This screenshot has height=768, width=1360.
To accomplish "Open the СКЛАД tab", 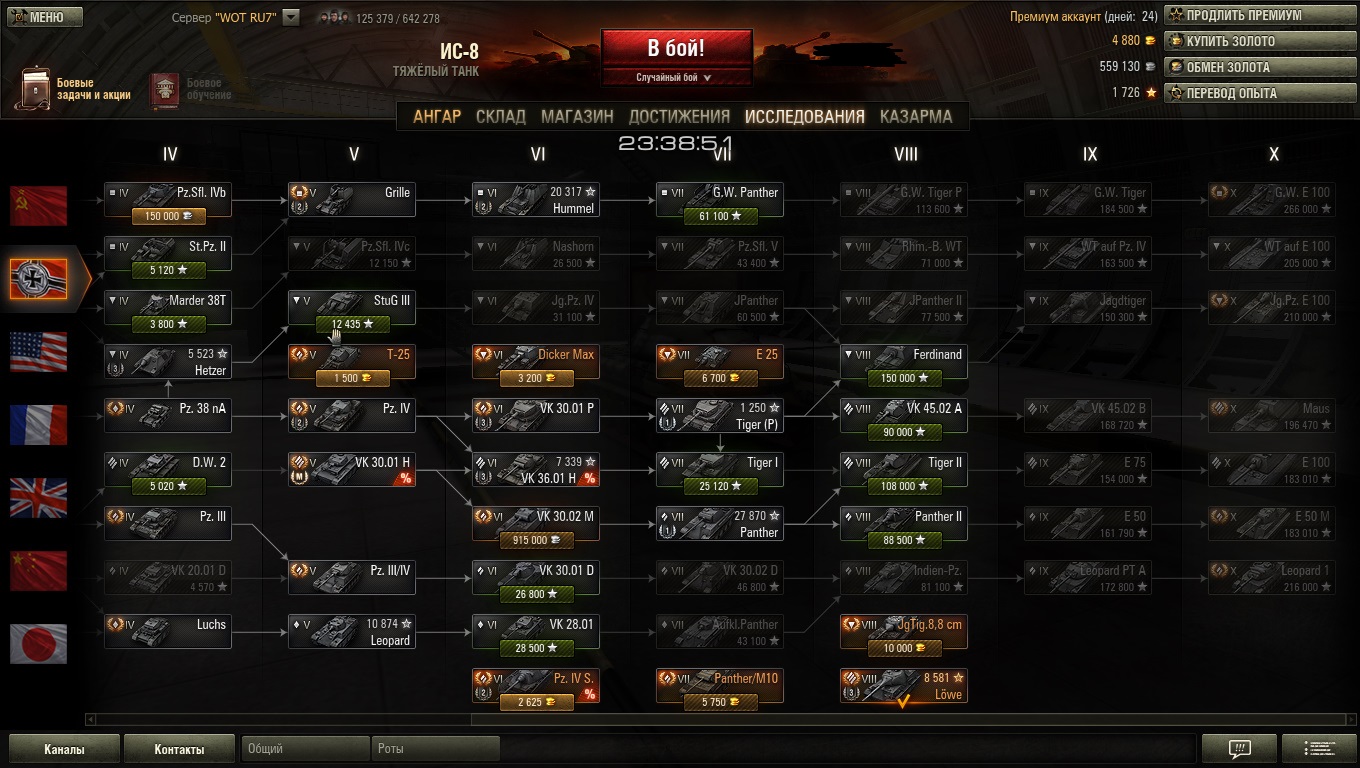I will (501, 116).
